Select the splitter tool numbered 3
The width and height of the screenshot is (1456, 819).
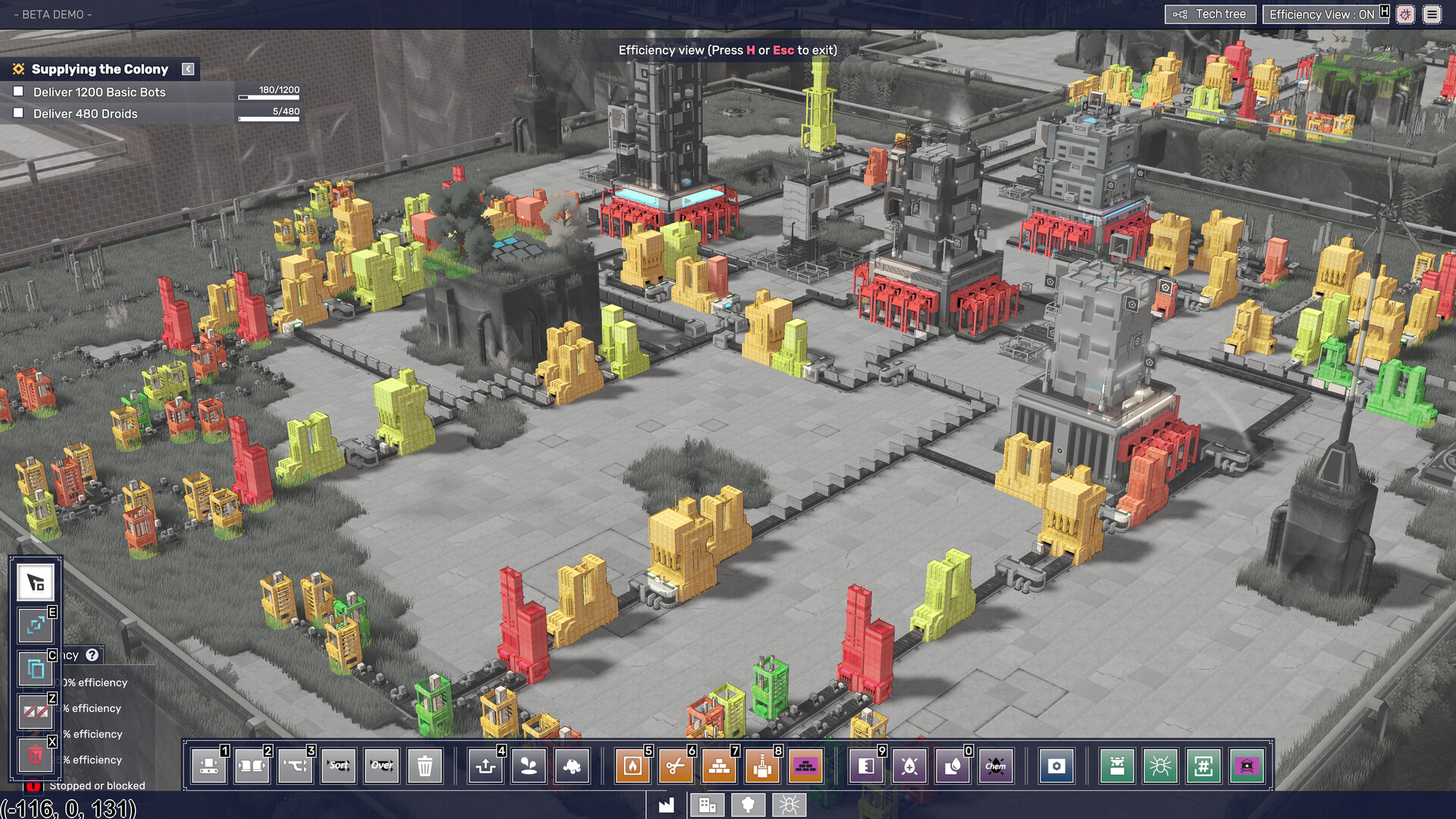click(295, 767)
